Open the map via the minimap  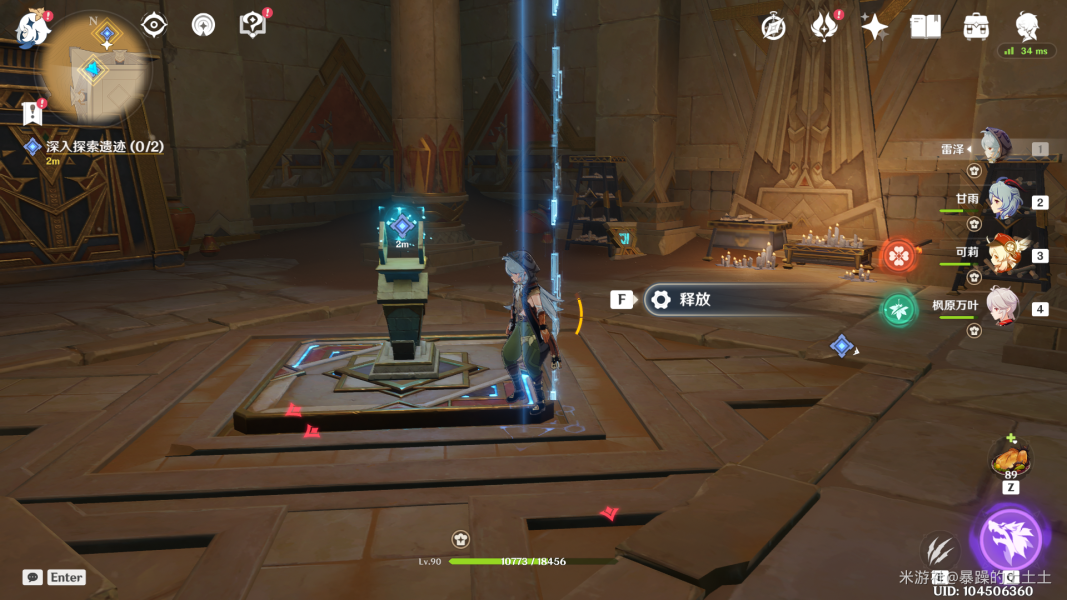[x=98, y=66]
